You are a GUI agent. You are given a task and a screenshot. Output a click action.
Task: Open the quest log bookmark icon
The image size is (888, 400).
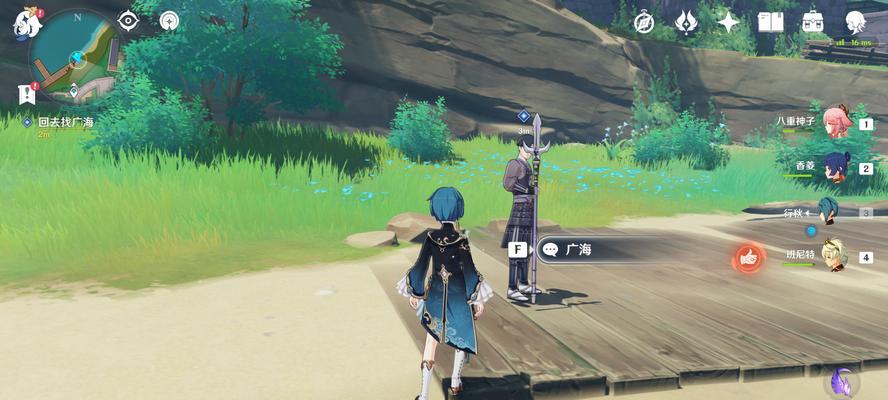pos(26,94)
